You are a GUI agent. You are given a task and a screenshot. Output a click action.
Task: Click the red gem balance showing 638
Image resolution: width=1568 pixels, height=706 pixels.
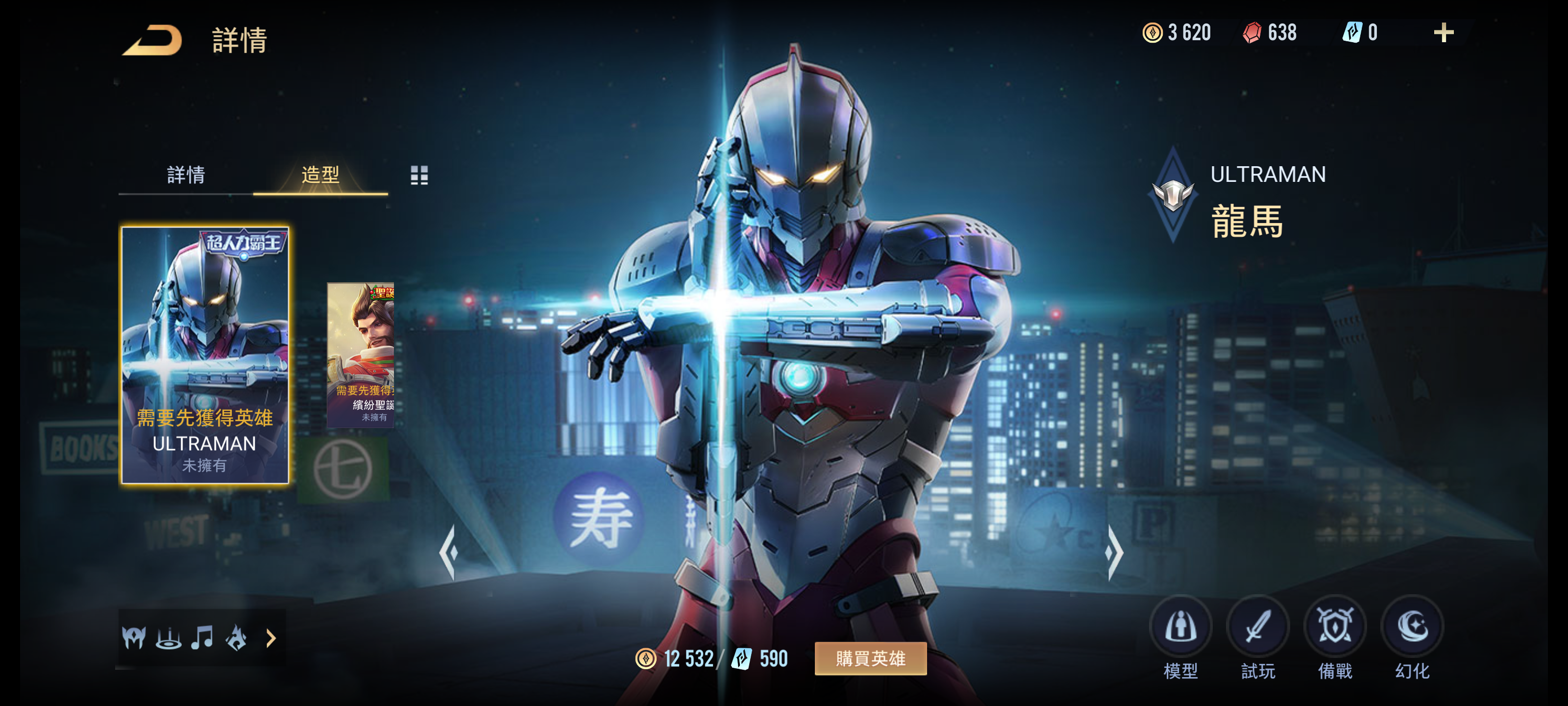coord(1268,33)
